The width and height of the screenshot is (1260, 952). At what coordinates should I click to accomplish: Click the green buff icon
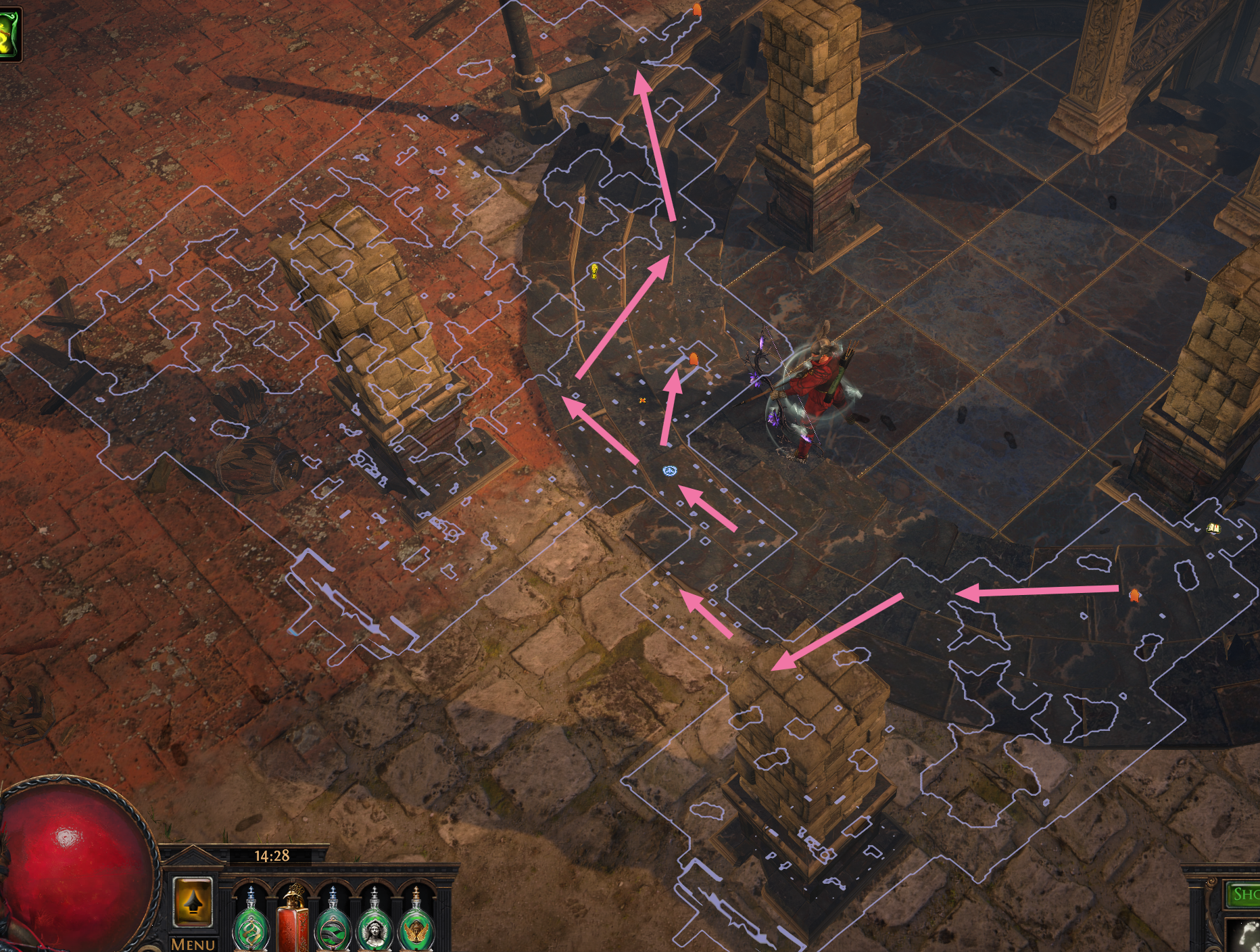[x=8, y=35]
